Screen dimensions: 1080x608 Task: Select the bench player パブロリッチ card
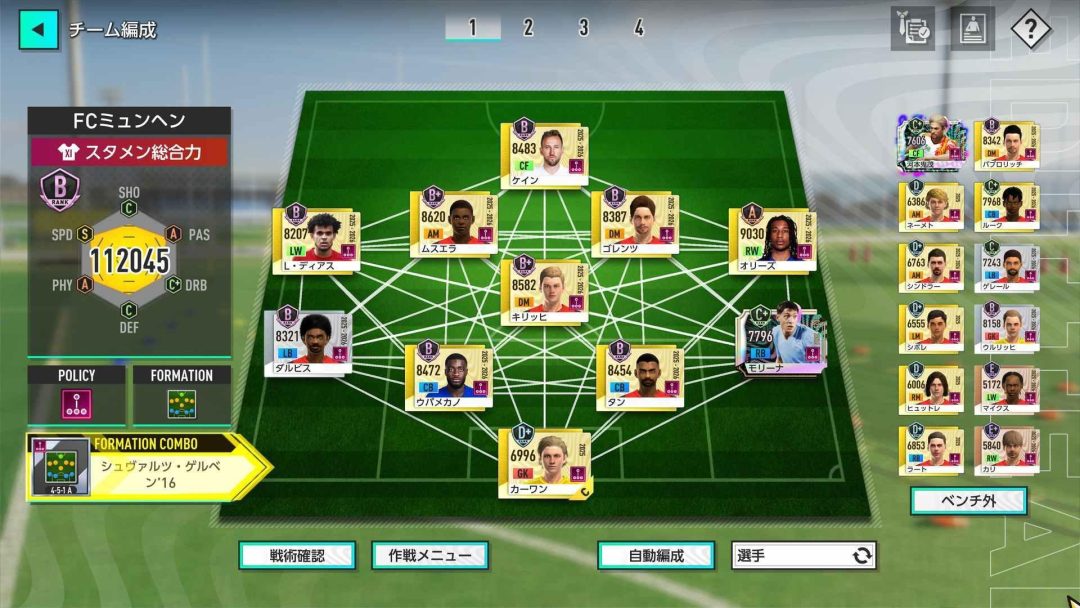[x=1005, y=146]
